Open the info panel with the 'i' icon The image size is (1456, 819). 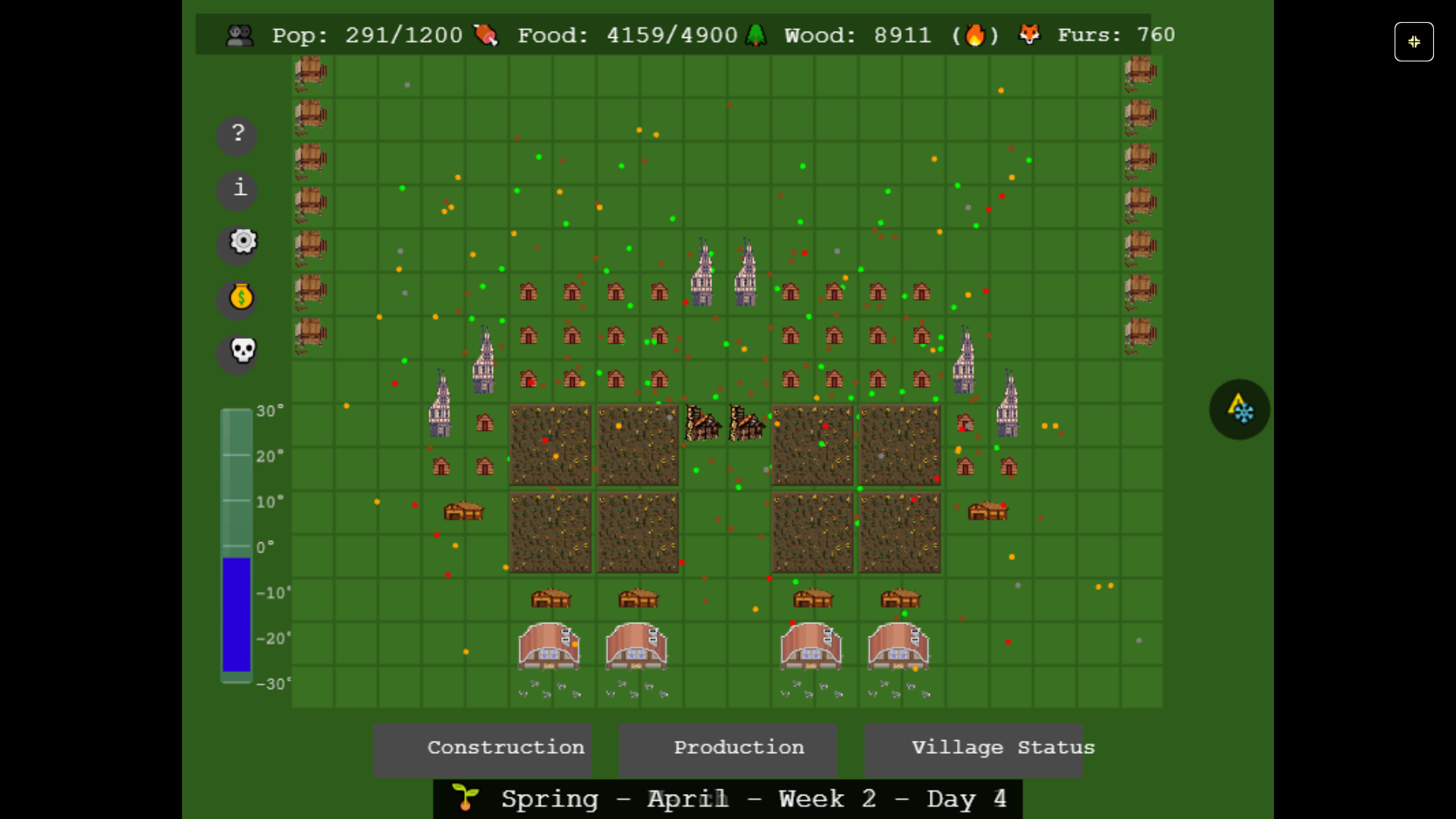[x=237, y=190]
